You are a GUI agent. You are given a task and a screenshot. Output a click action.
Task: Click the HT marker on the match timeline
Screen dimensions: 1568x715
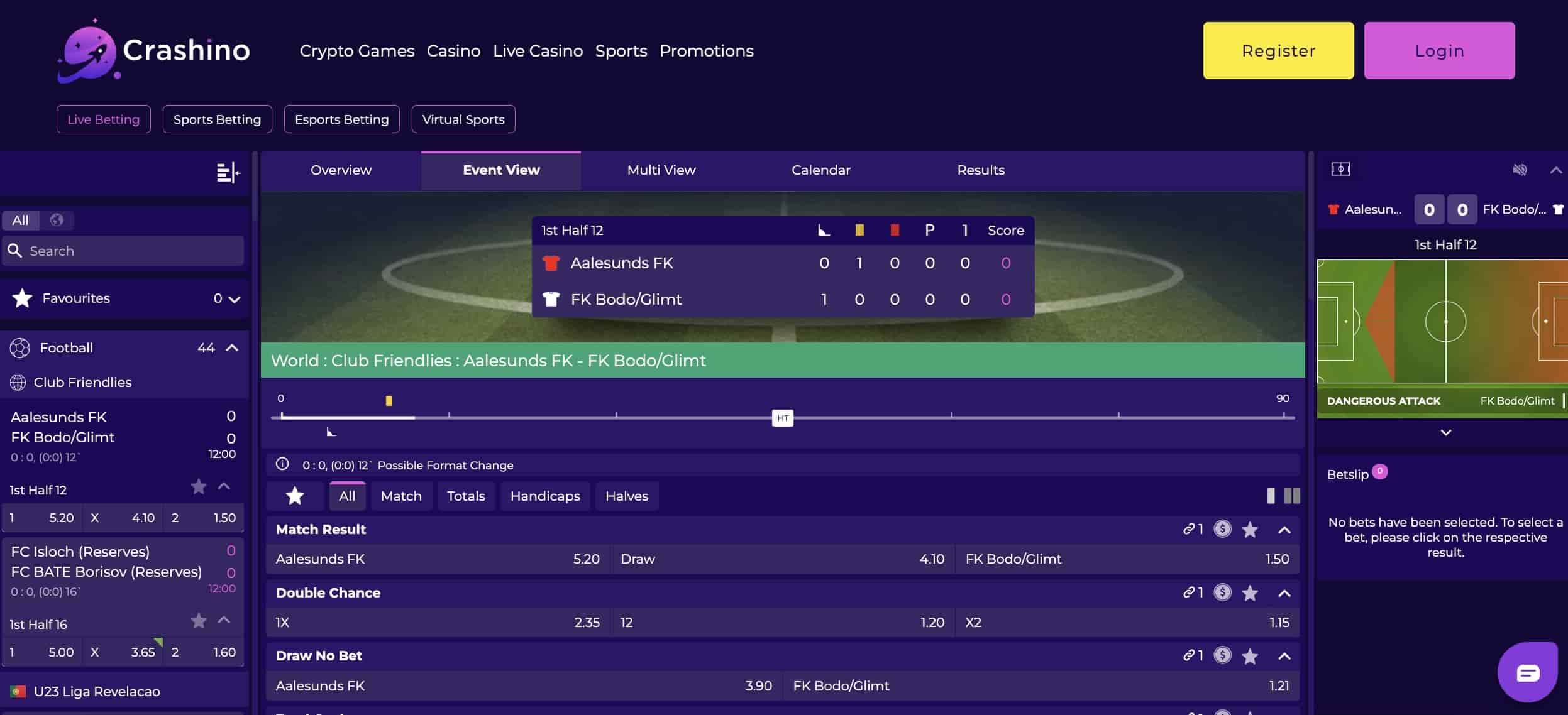[x=783, y=418]
